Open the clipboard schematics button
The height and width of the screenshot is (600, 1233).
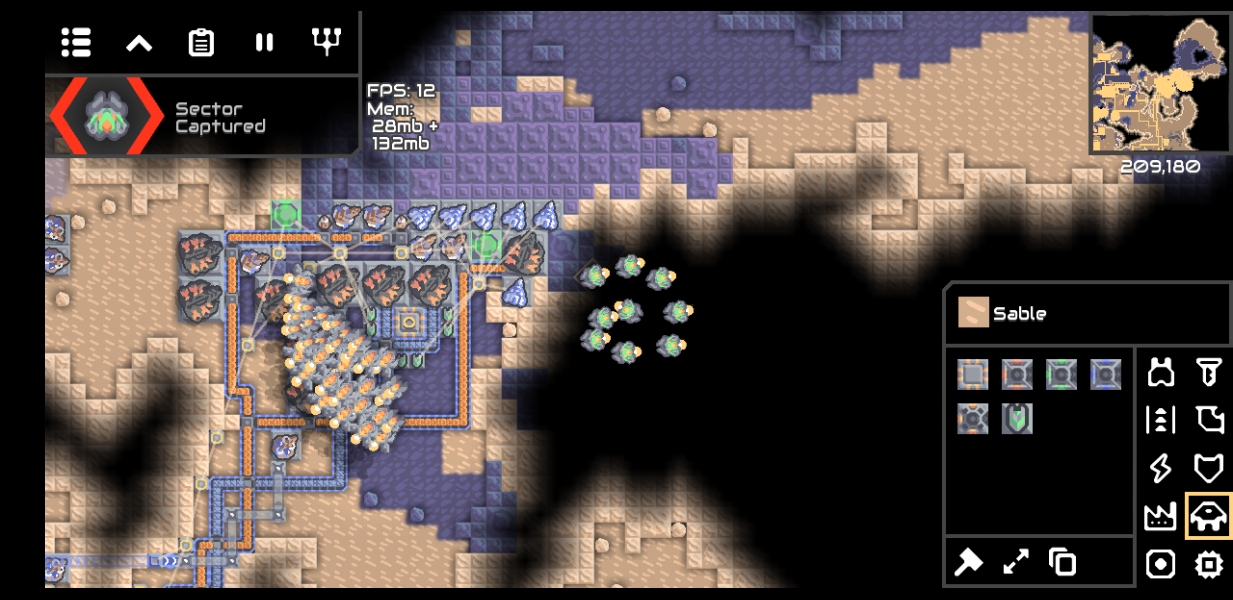tap(201, 42)
